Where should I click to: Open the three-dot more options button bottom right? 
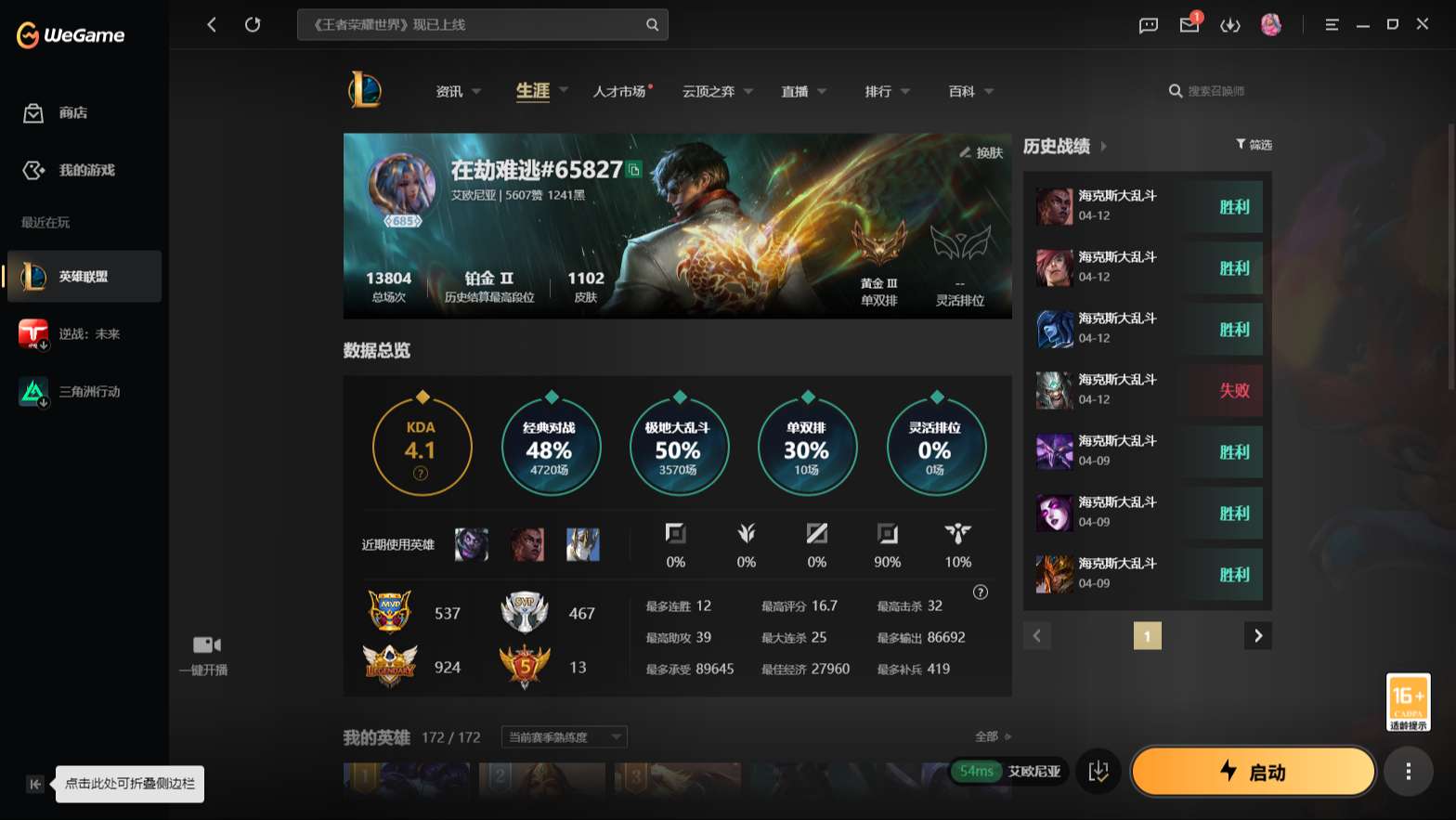pyautogui.click(x=1408, y=771)
